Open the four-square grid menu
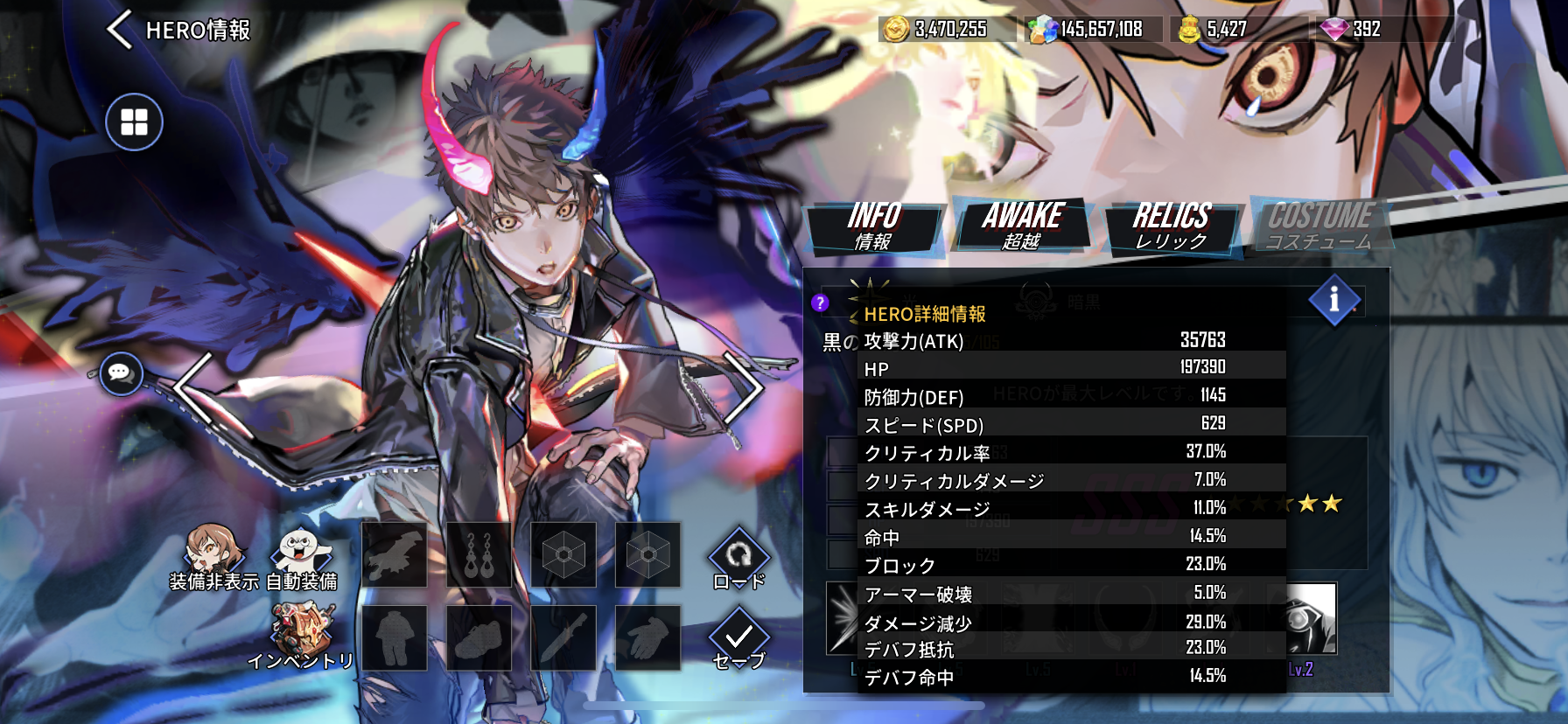Image resolution: width=1568 pixels, height=724 pixels. tap(134, 122)
